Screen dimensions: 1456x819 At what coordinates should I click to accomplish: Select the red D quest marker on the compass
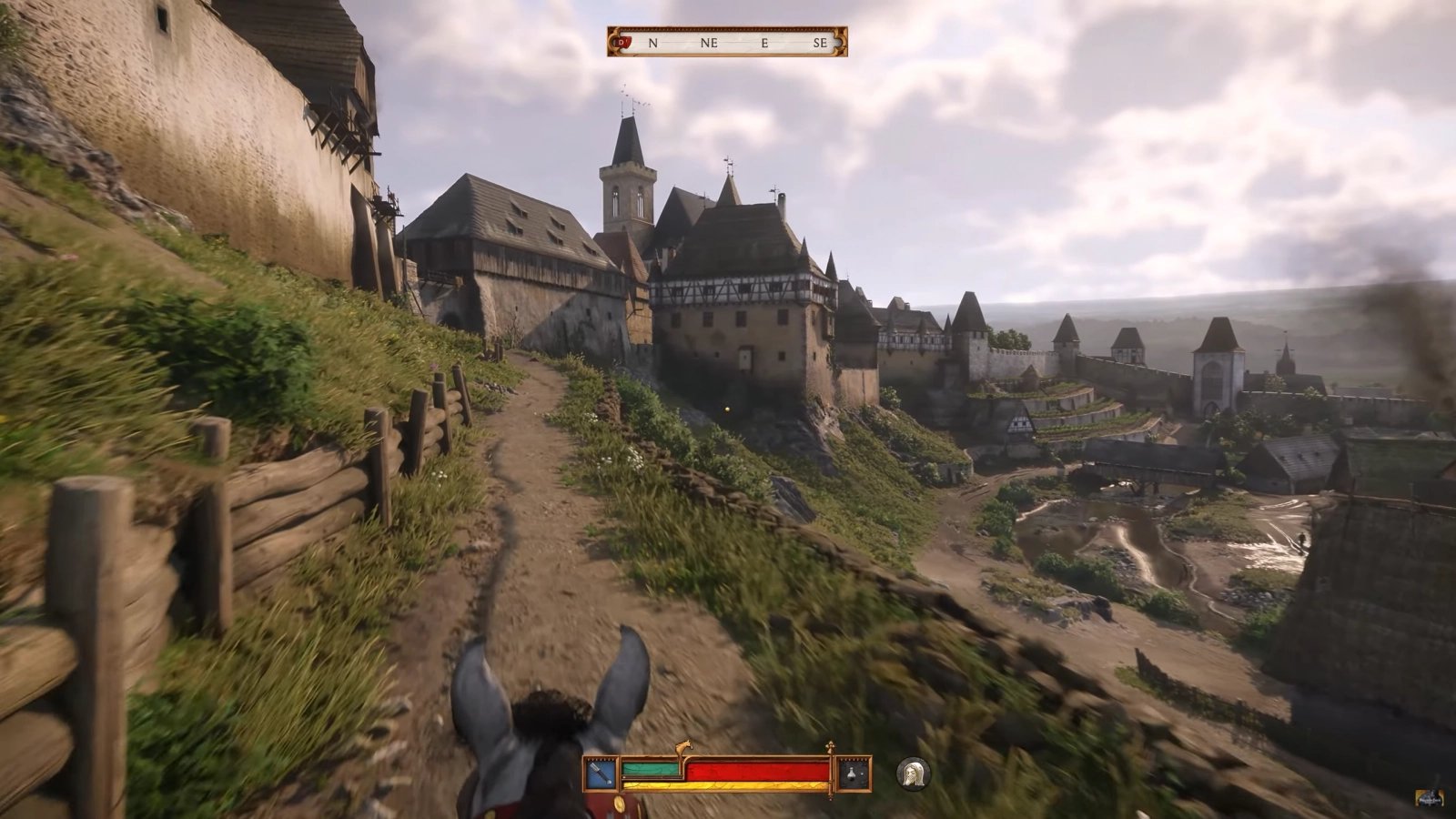click(622, 40)
